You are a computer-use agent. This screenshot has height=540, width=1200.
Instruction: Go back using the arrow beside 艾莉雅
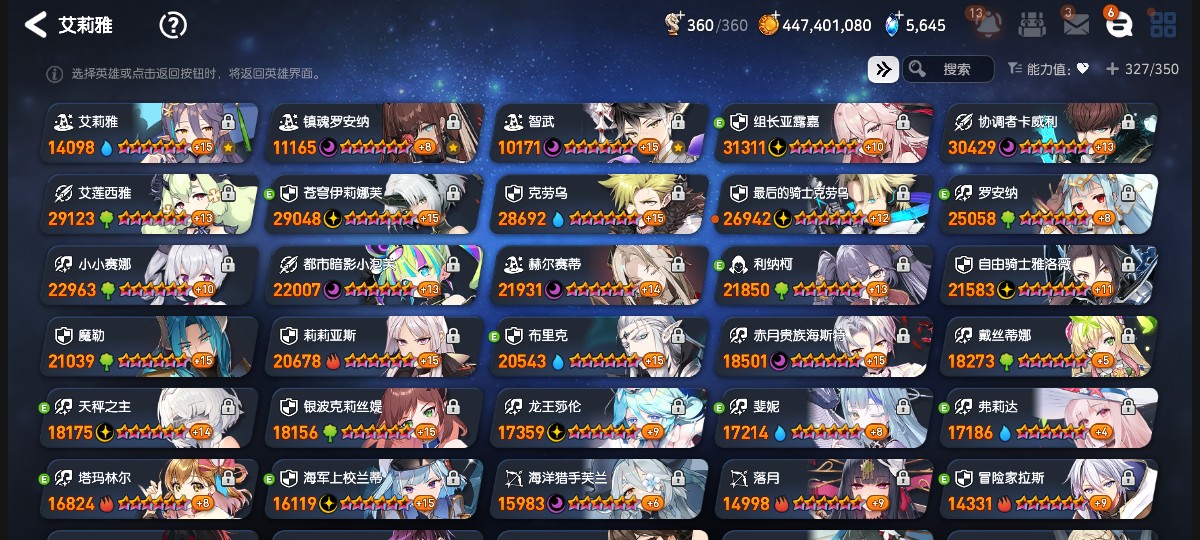coord(36,25)
